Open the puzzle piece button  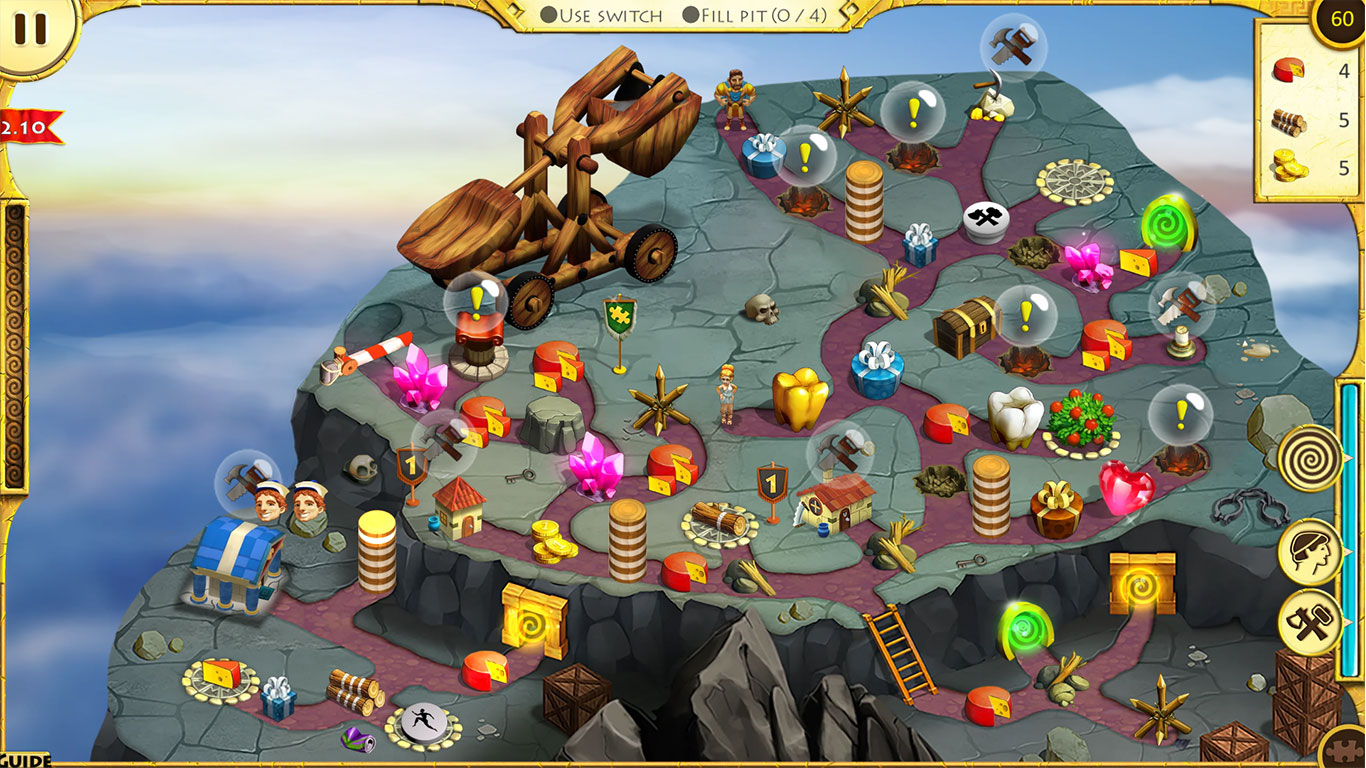(x=1347, y=752)
